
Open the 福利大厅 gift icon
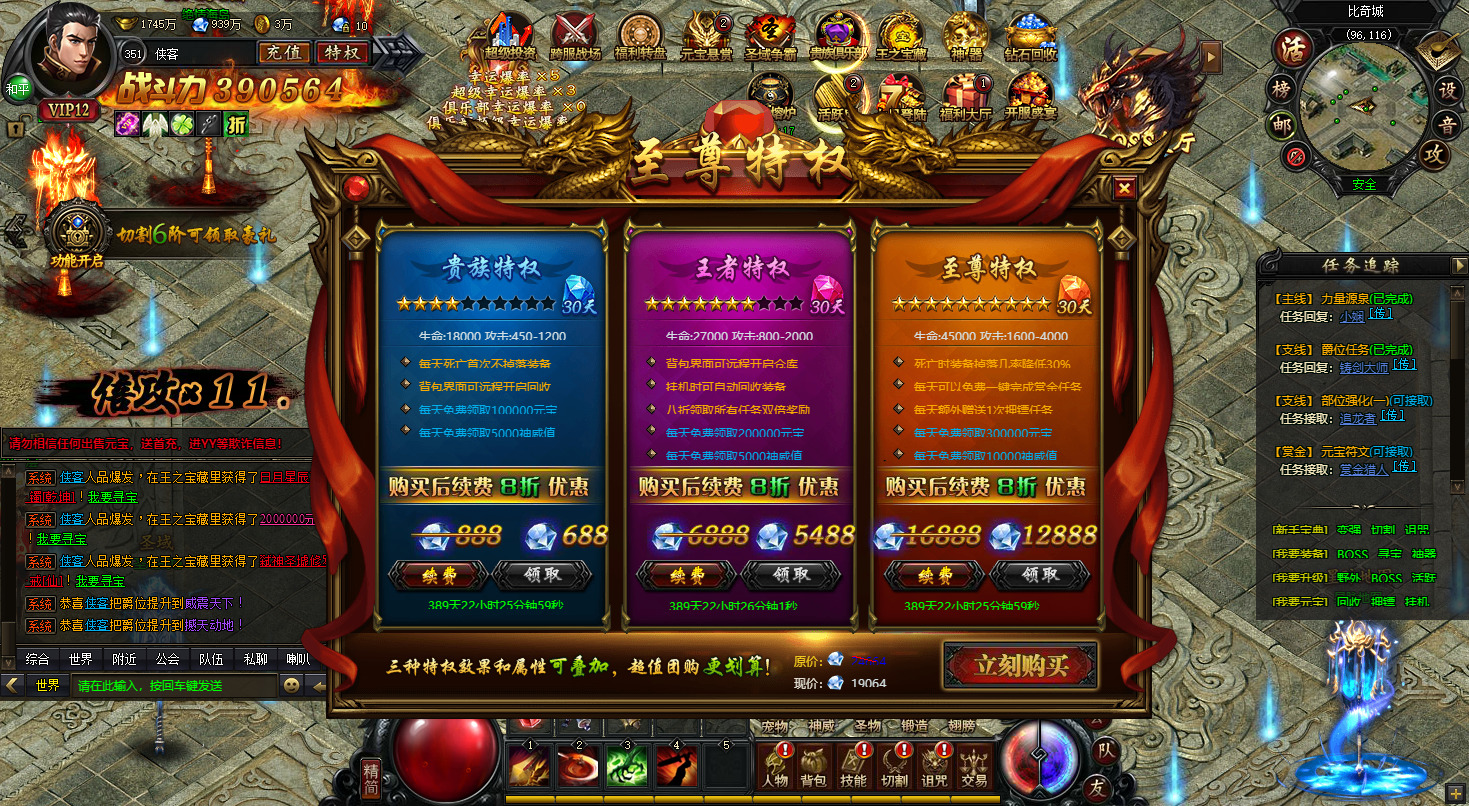[966, 90]
